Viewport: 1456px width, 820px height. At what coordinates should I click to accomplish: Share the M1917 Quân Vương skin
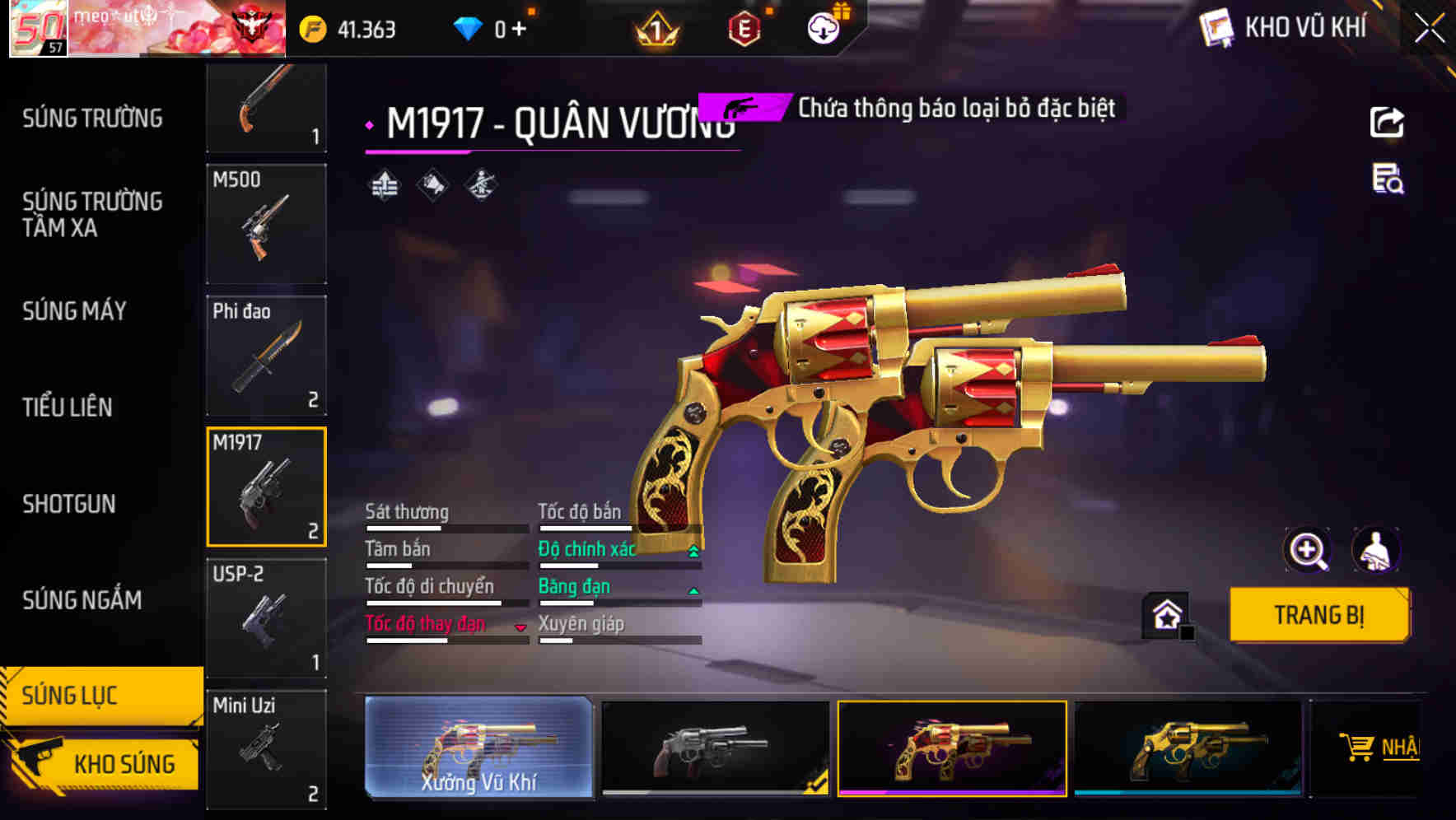pyautogui.click(x=1388, y=122)
